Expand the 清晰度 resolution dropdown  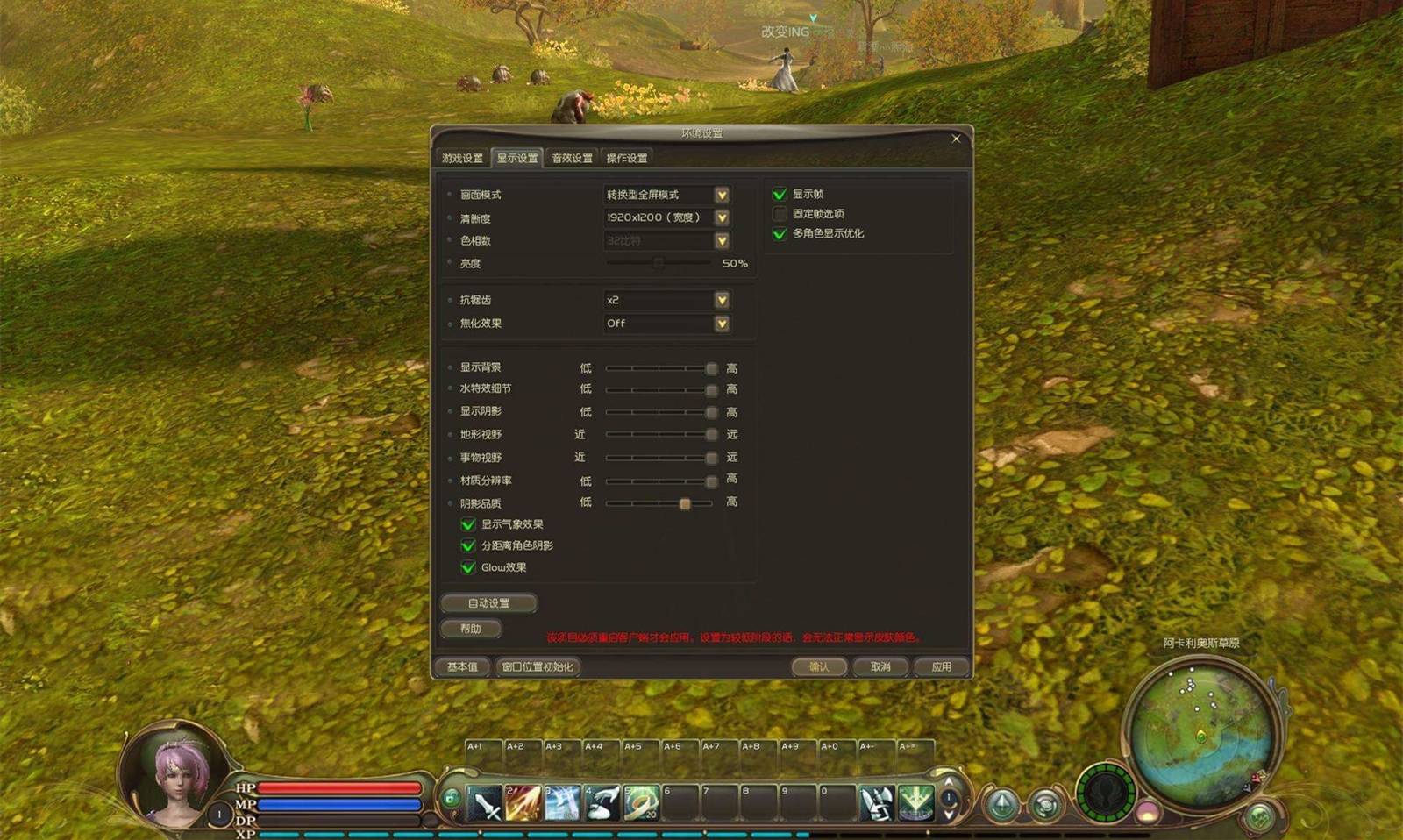pos(722,217)
